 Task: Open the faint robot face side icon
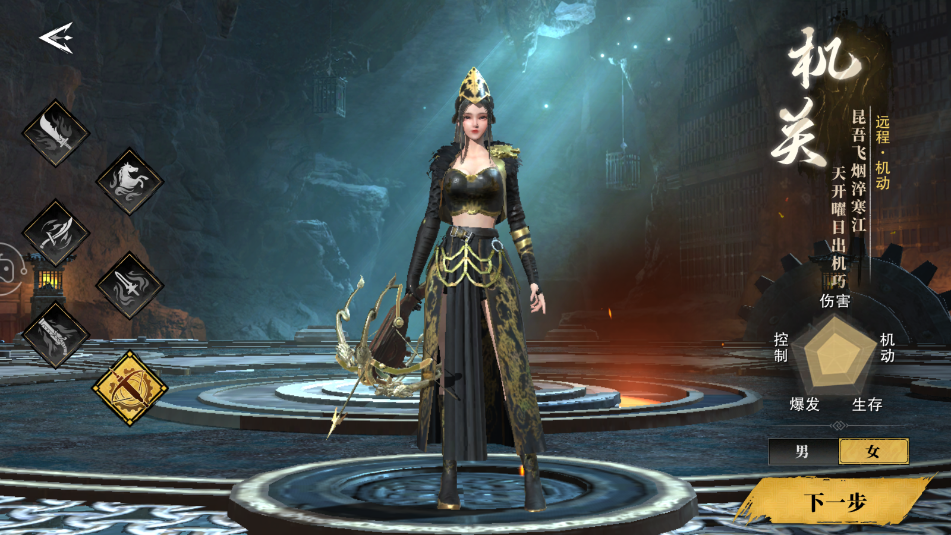point(6,268)
